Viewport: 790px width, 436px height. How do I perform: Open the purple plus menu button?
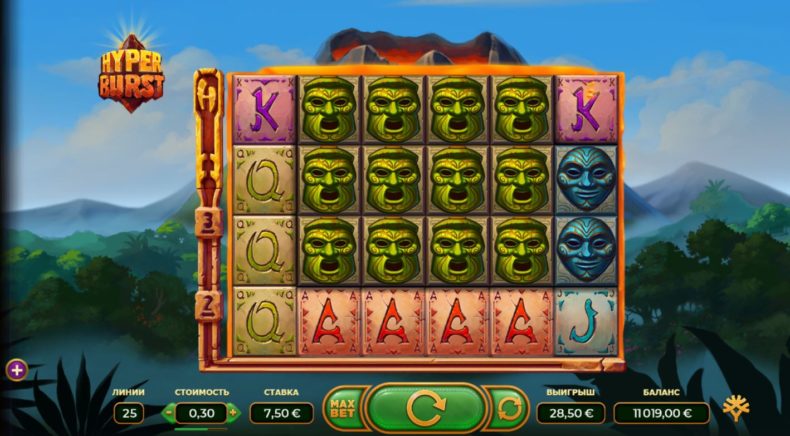coord(17,370)
